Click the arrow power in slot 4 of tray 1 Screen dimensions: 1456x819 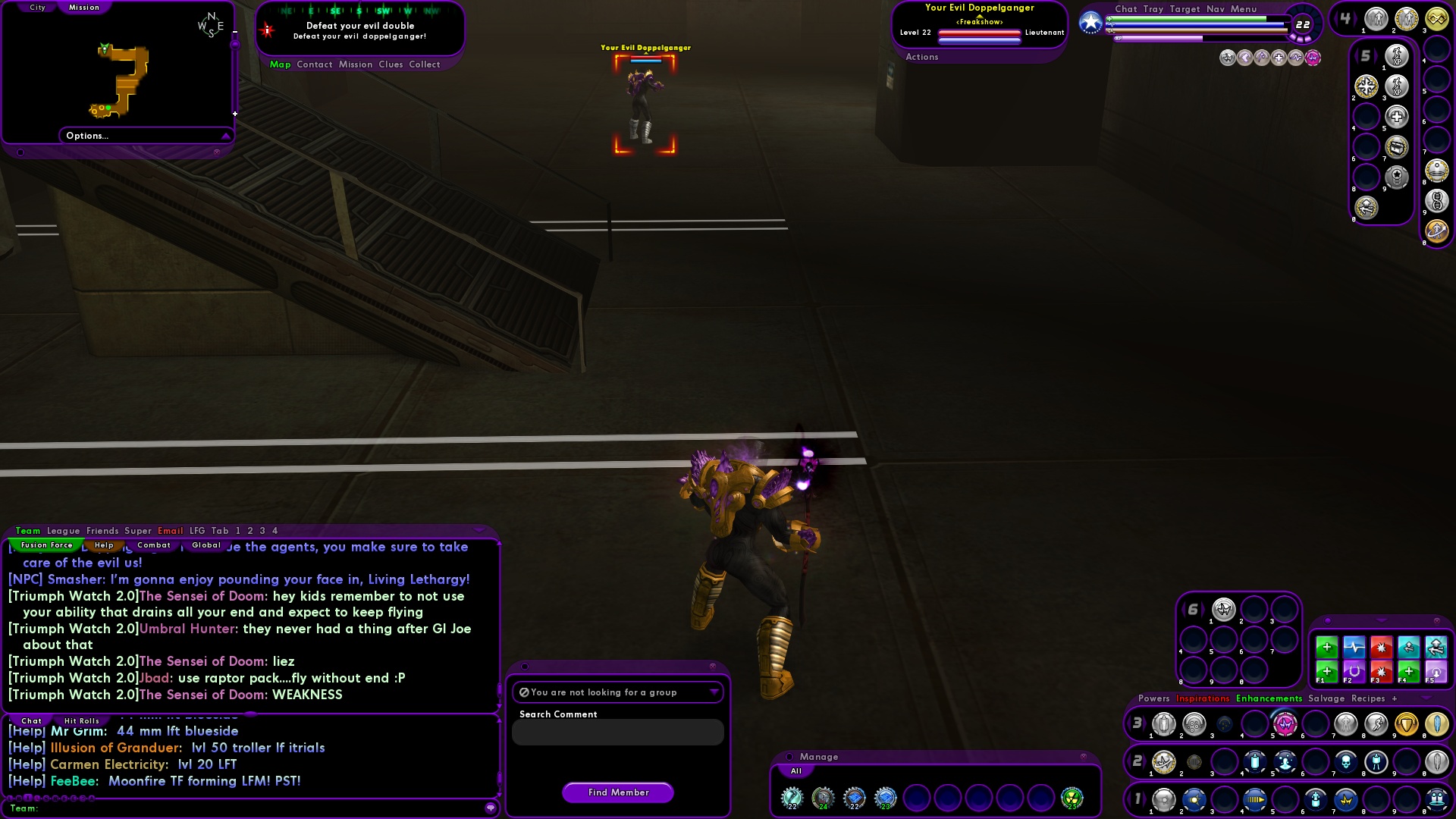[1254, 800]
